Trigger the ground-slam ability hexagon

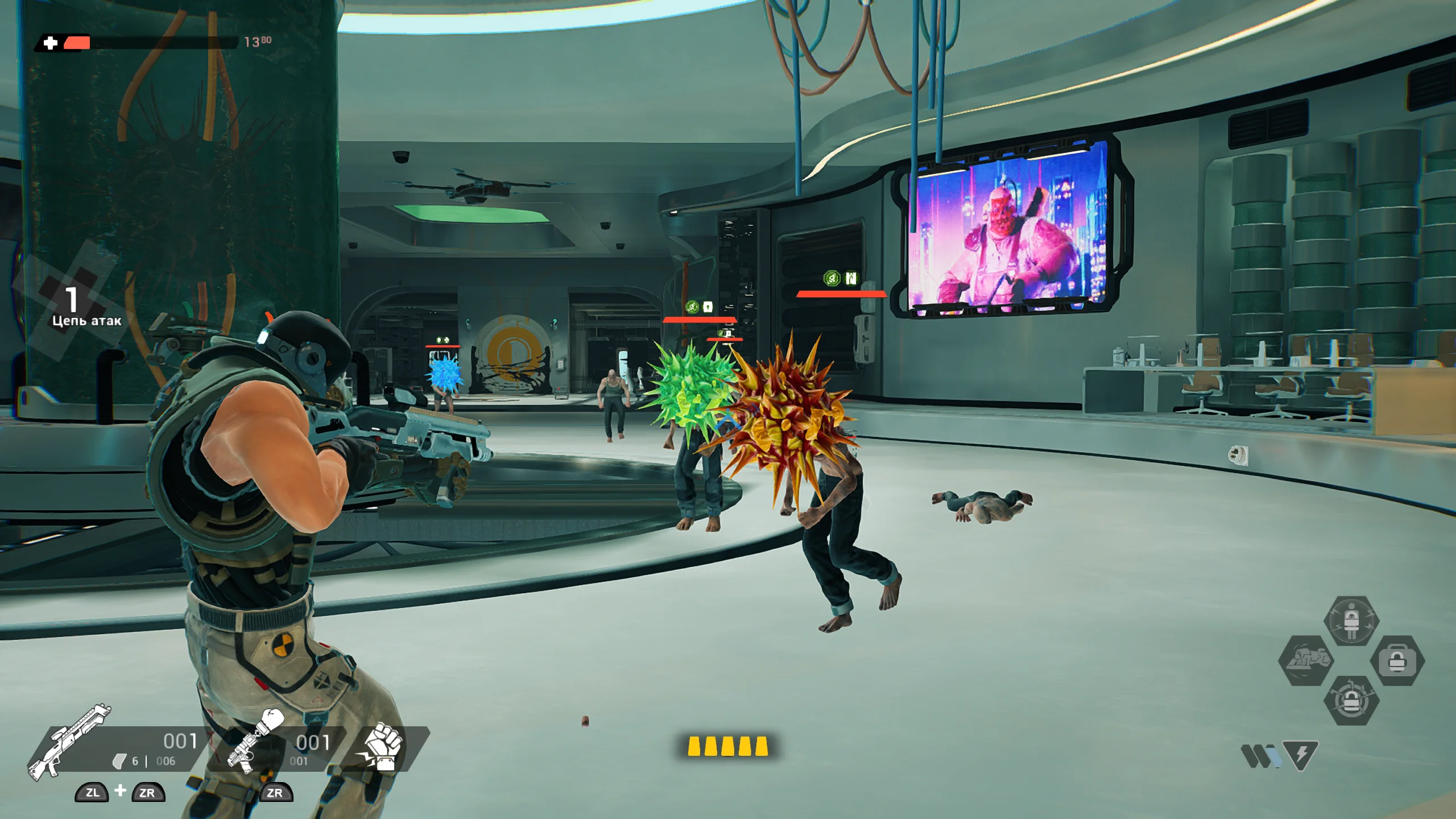(1306, 661)
